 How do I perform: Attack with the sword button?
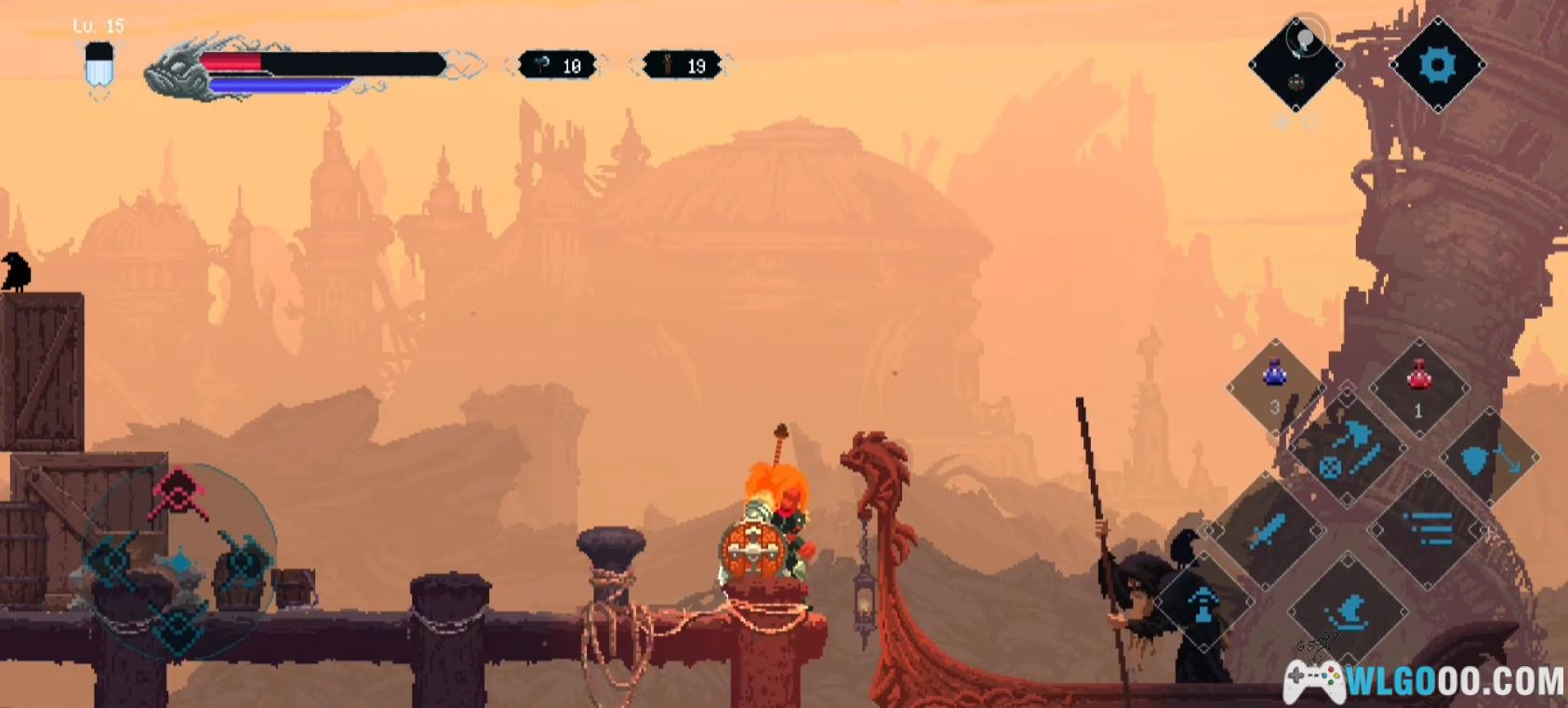click(x=1267, y=531)
